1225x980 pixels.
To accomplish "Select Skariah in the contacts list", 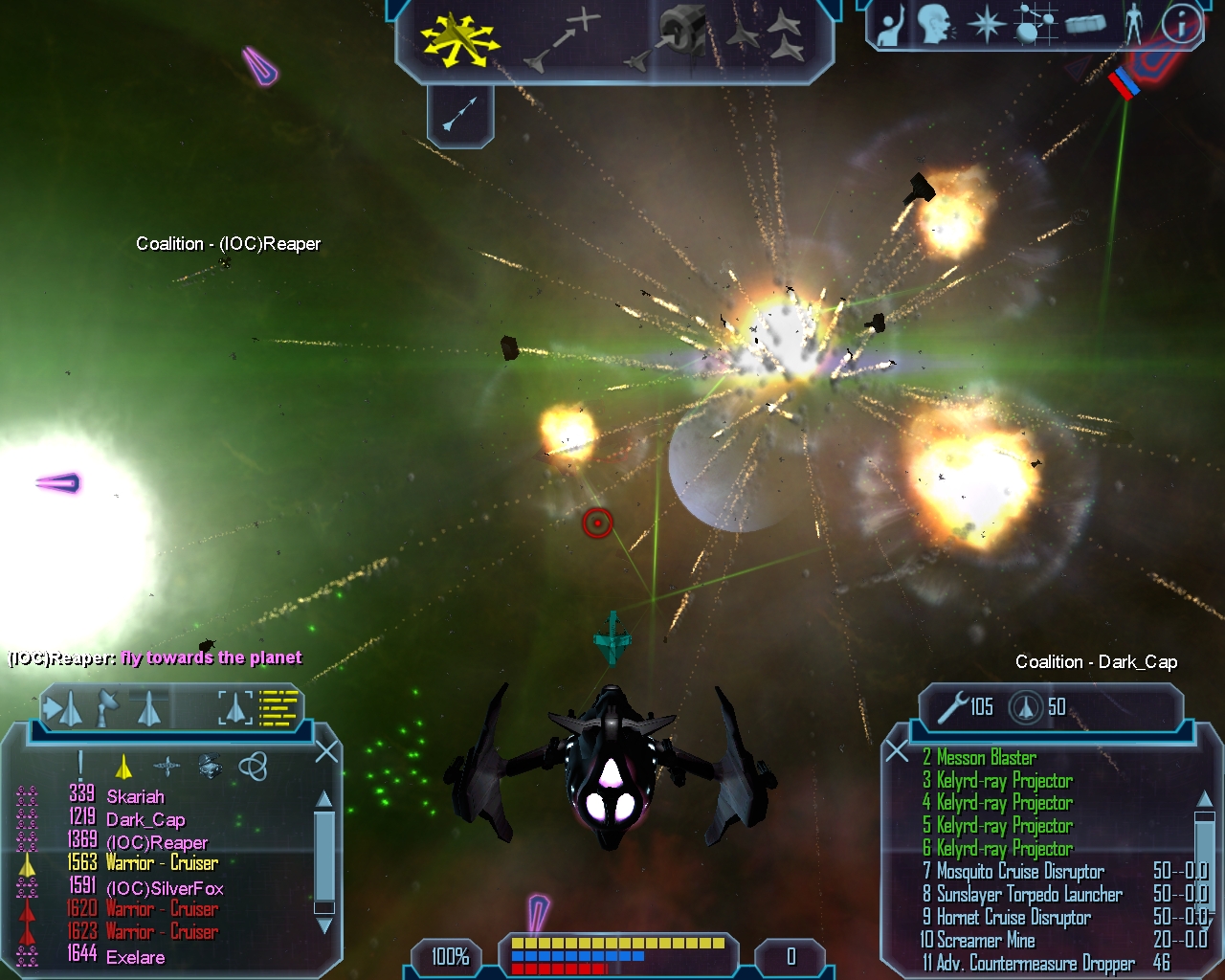I will click(135, 796).
